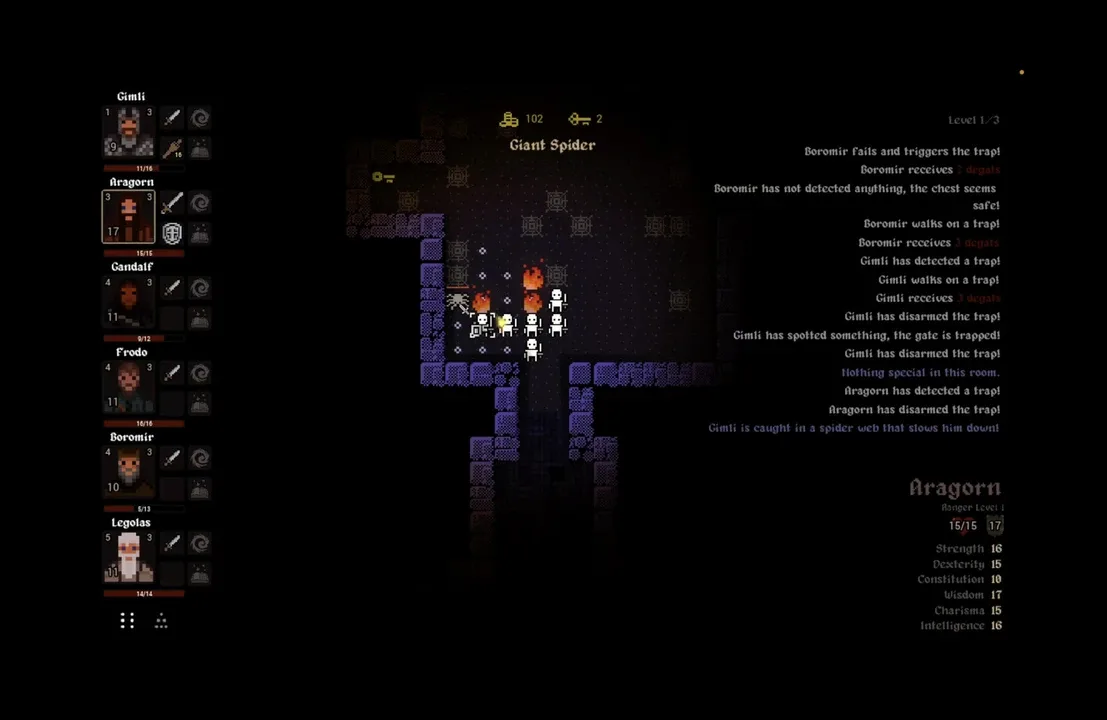Activate Gimli's swirl ability icon
The height and width of the screenshot is (720, 1107).
point(200,119)
